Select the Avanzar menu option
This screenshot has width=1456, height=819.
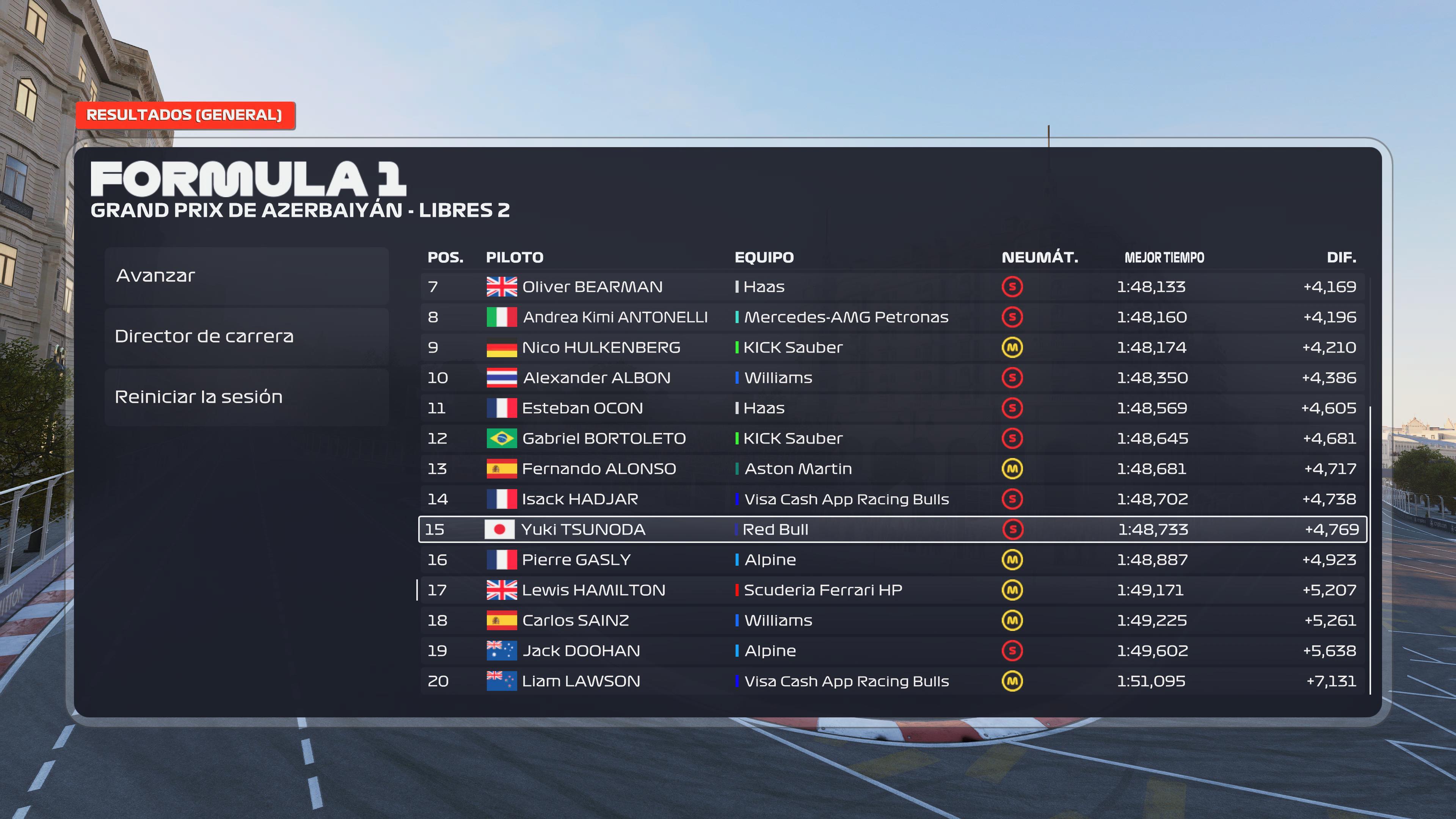[246, 276]
